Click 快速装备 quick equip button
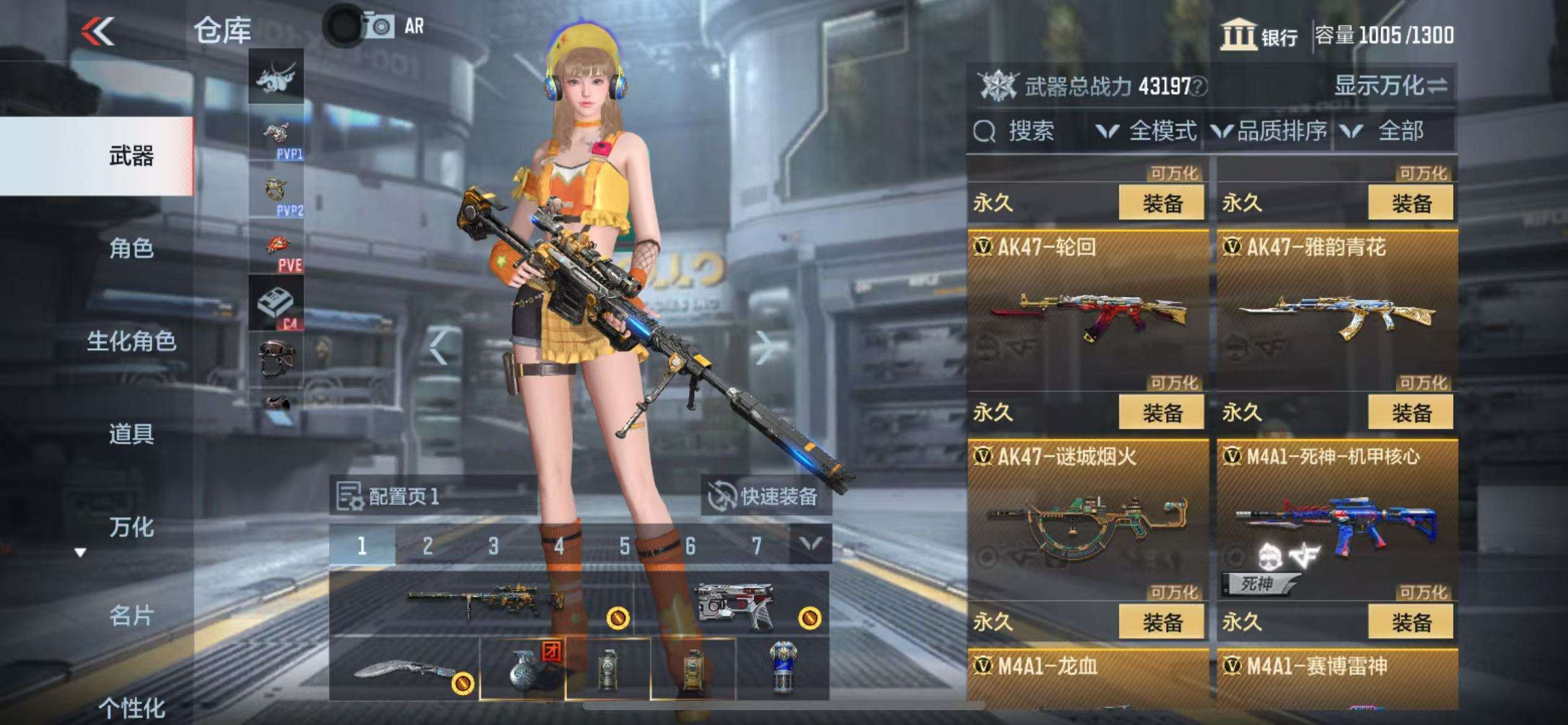Screen dimensions: 1568x725 [x=765, y=496]
